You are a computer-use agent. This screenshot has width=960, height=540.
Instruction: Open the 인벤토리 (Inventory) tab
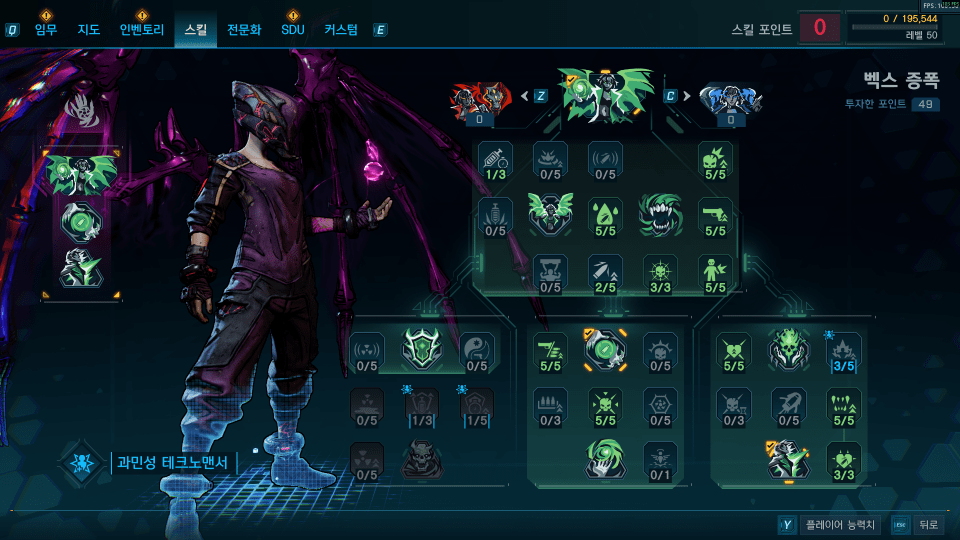[x=141, y=30]
